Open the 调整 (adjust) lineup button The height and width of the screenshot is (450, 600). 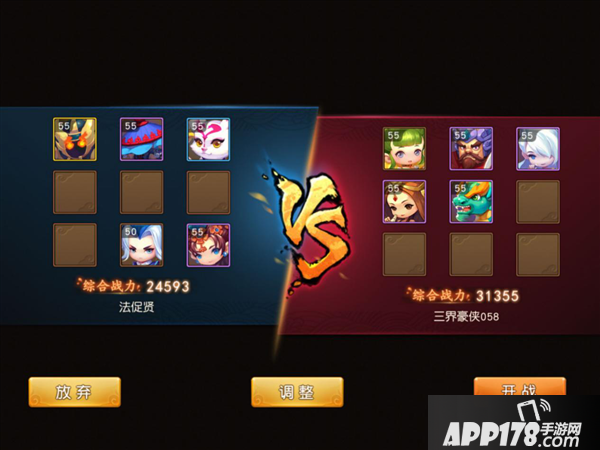(x=297, y=392)
